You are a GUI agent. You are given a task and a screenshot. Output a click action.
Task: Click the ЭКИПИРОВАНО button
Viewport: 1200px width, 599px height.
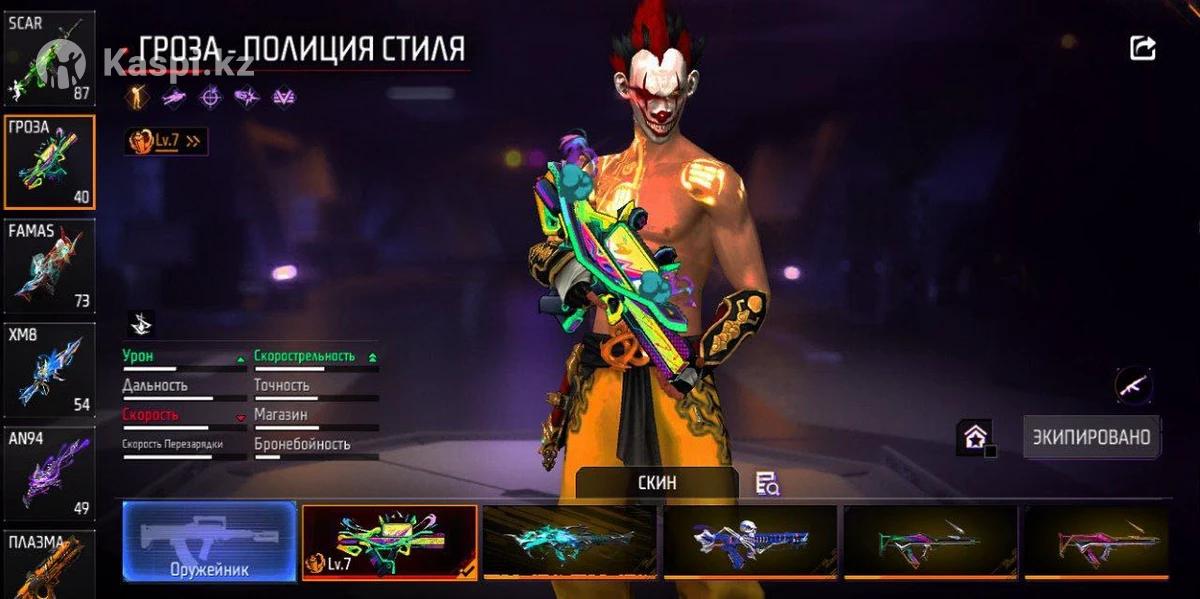point(1091,437)
